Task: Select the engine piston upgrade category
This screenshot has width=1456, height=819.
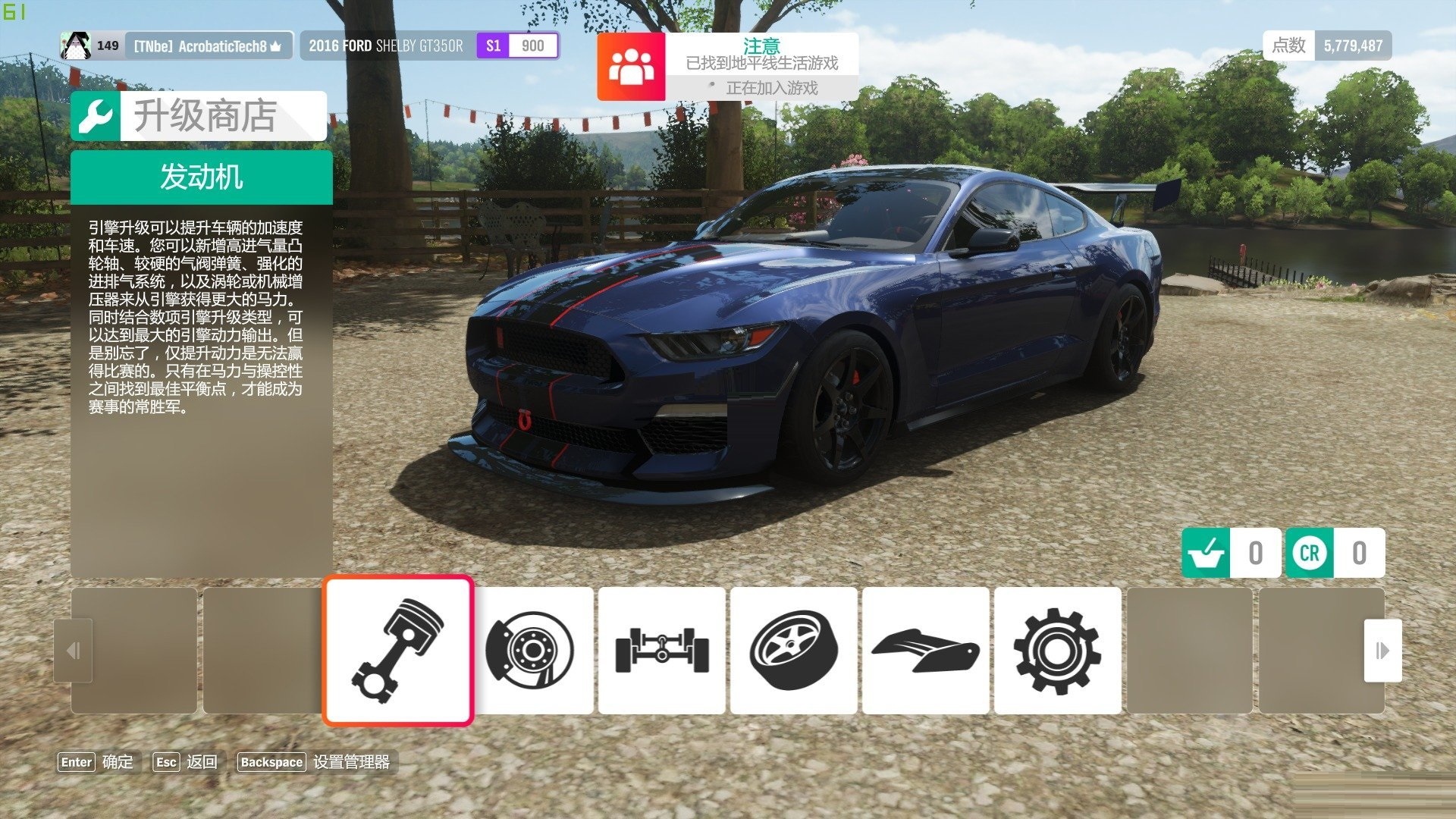Action: point(398,651)
